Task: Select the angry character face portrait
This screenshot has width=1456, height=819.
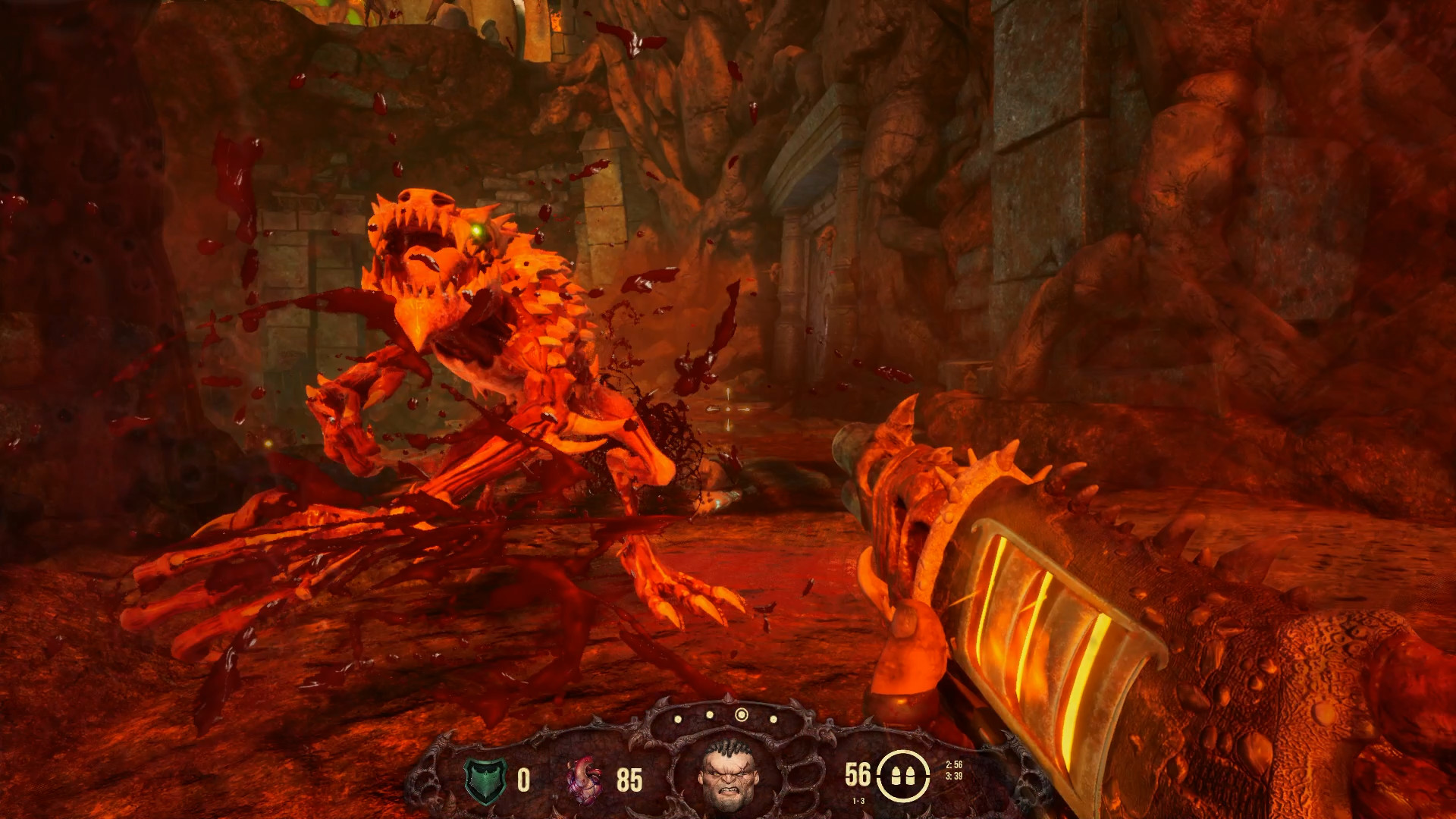Action: pos(727,774)
